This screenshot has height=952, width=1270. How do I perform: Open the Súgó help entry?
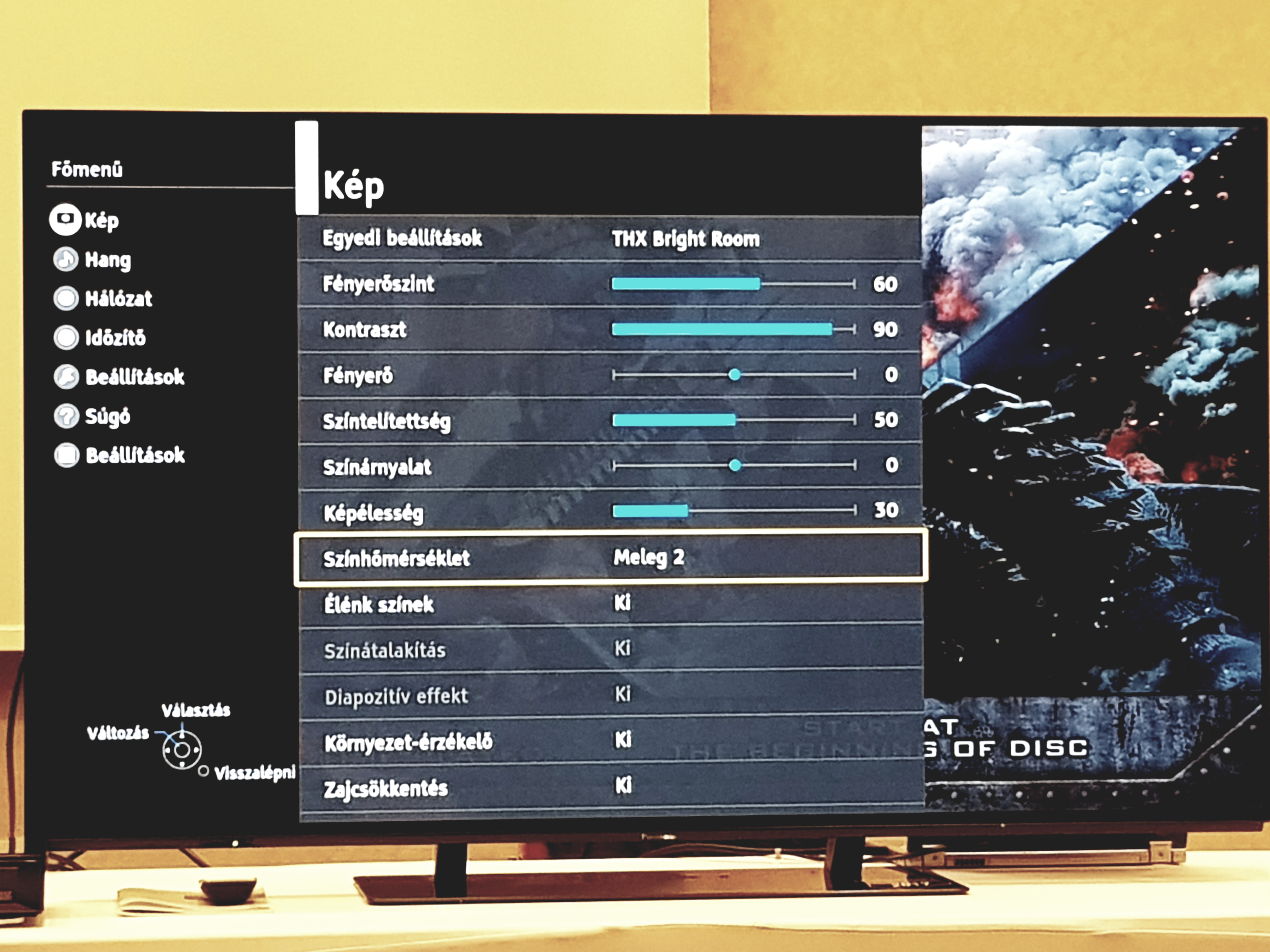click(92, 416)
